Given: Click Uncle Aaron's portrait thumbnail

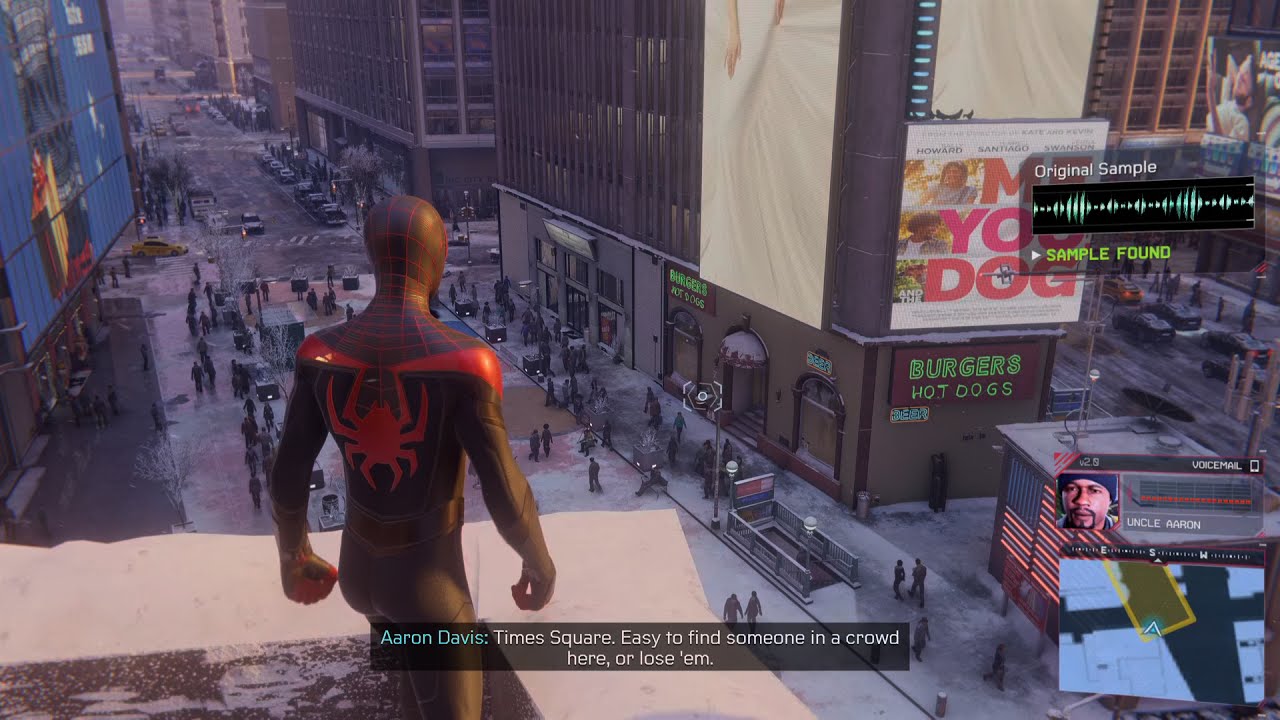Looking at the screenshot, I should [x=1087, y=501].
